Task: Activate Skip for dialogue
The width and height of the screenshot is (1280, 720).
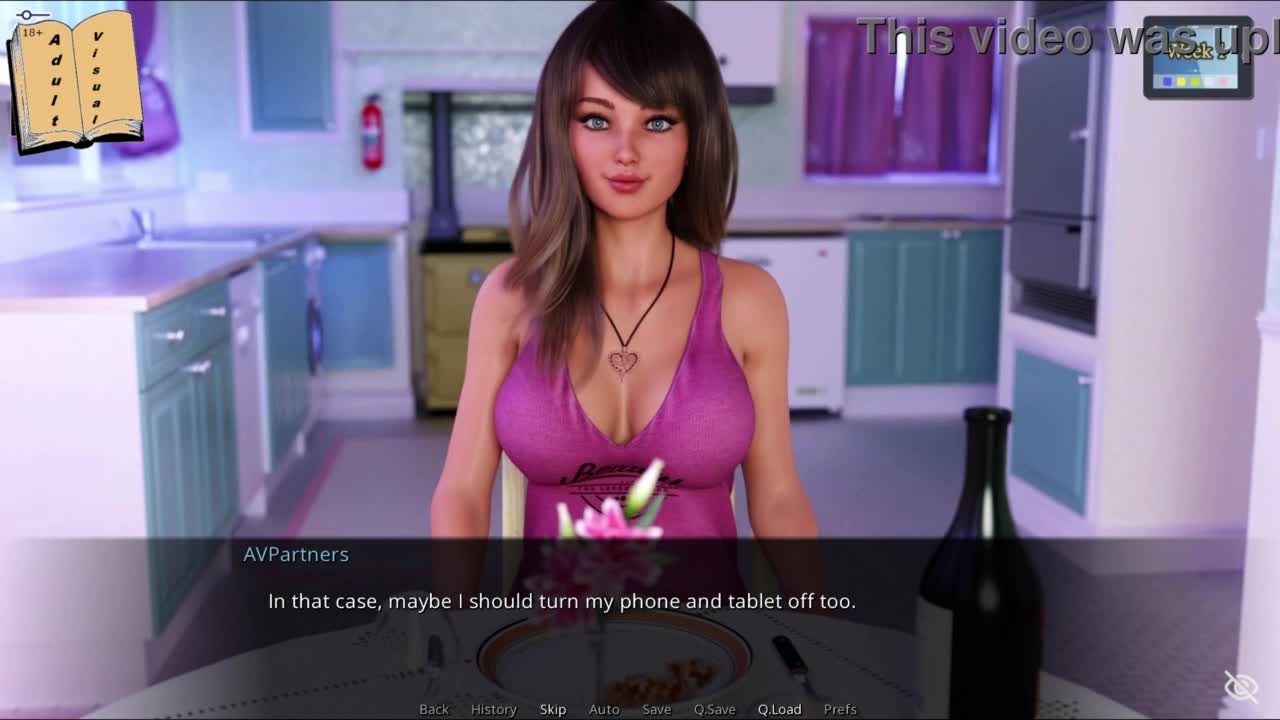Action: (x=553, y=709)
